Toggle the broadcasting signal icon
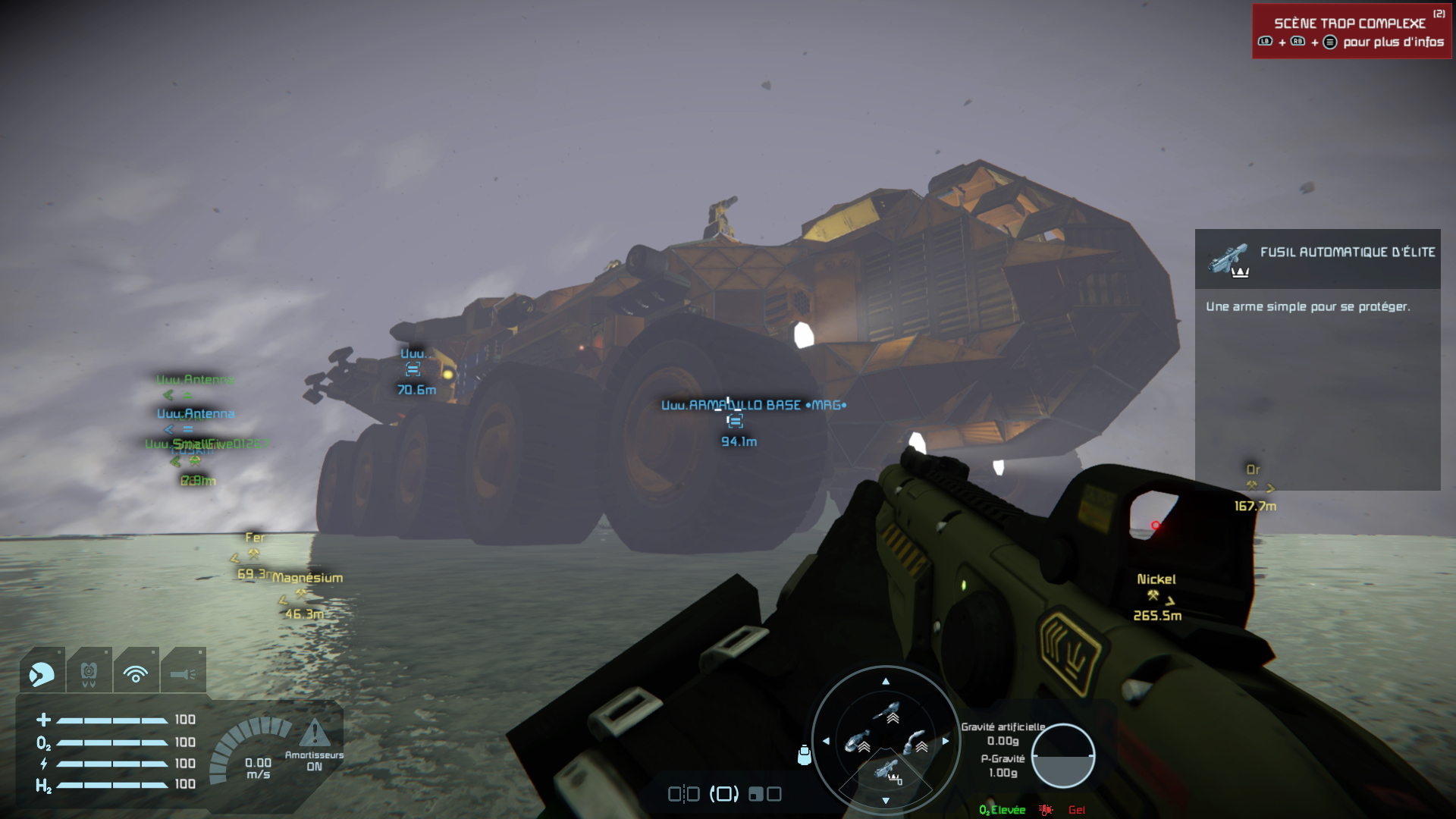The image size is (1456, 819). pos(136,673)
